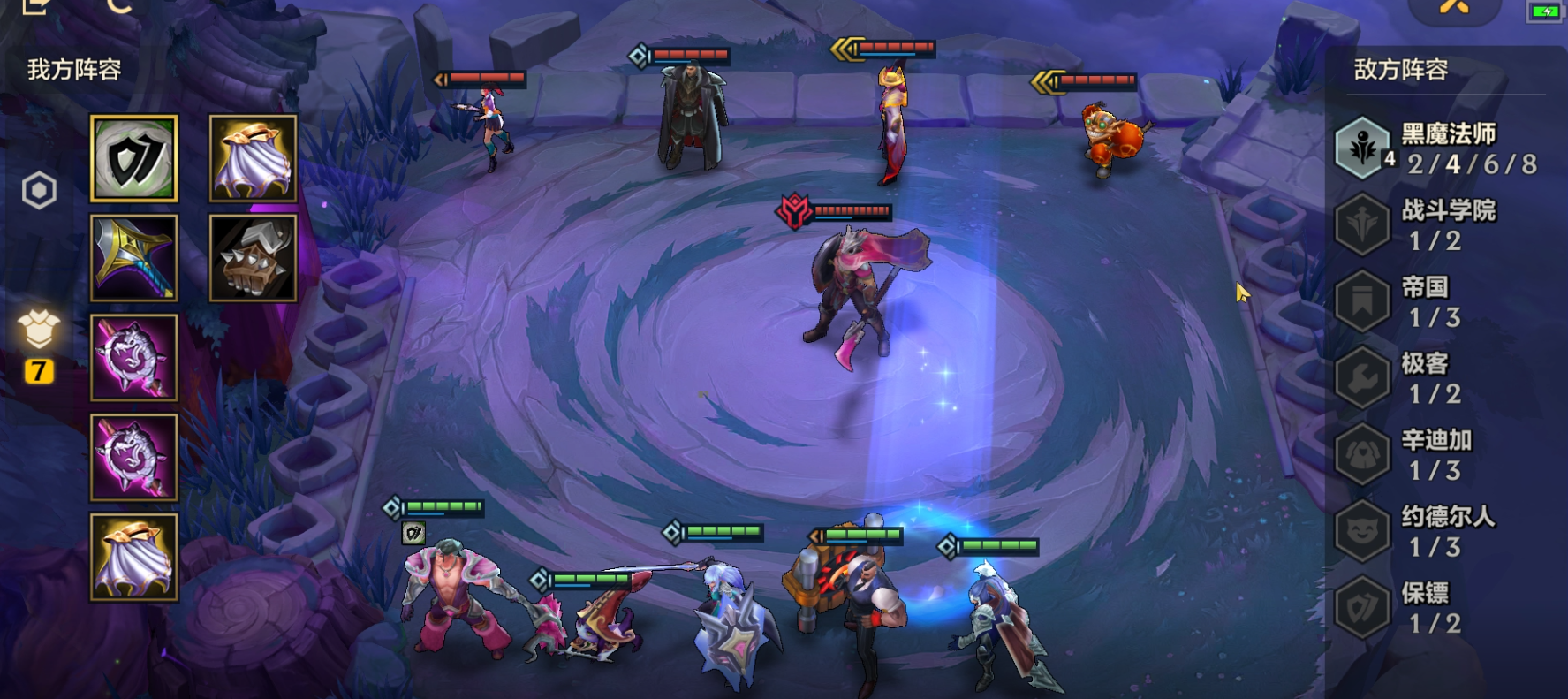Click the crossed swords button at top
Screen dimensions: 1568x699
pyautogui.click(x=1454, y=7)
